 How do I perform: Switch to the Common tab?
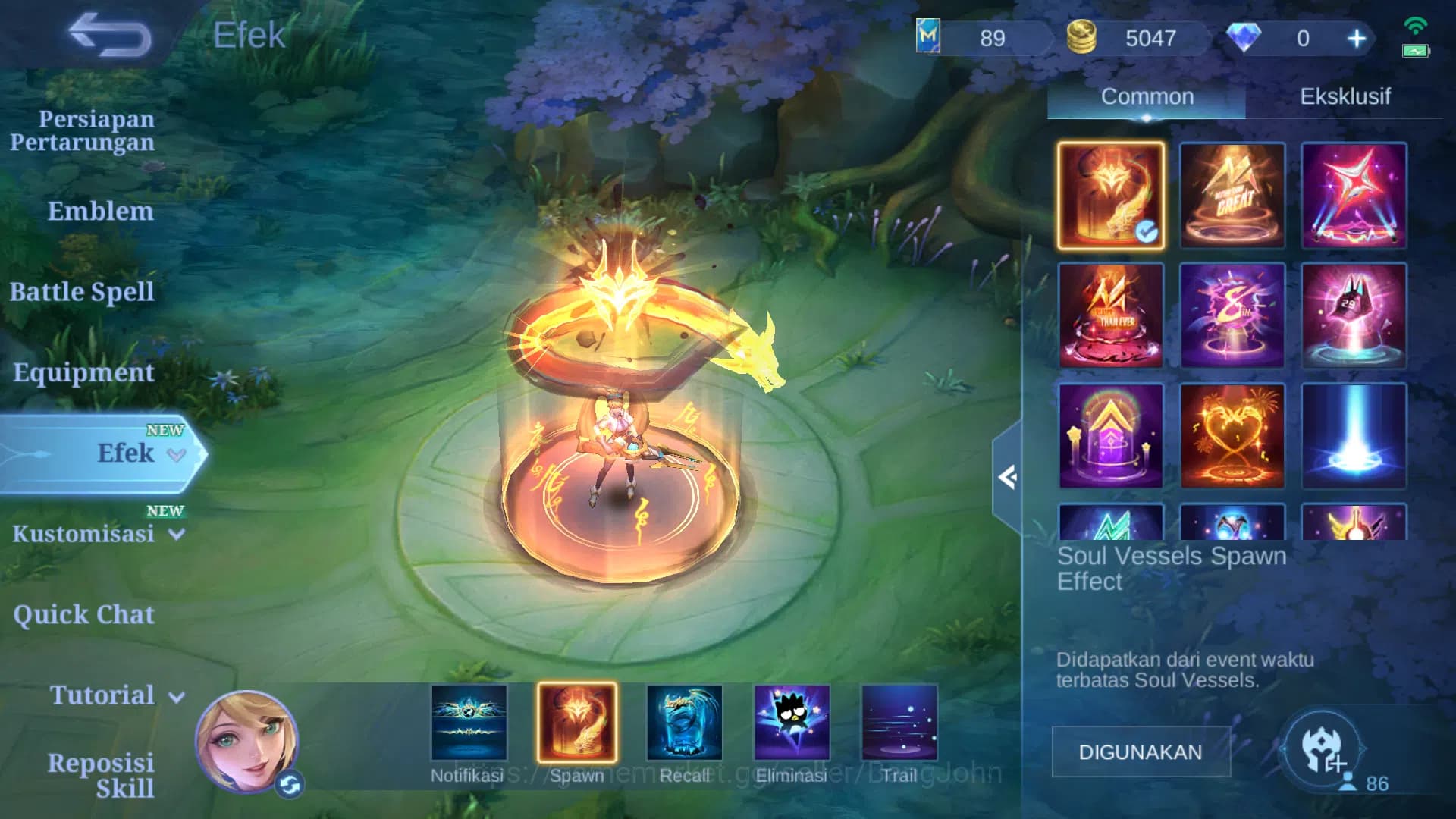[1147, 96]
